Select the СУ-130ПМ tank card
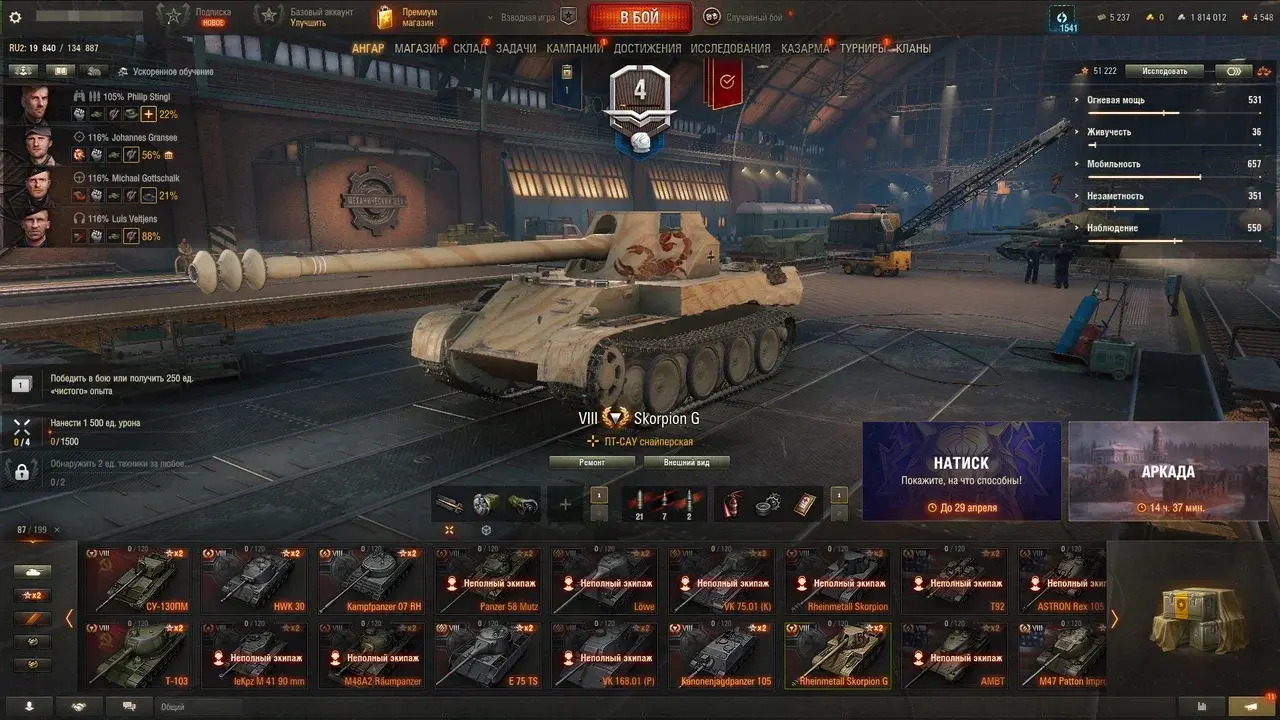Screen dimensions: 1280x720 (x=137, y=579)
